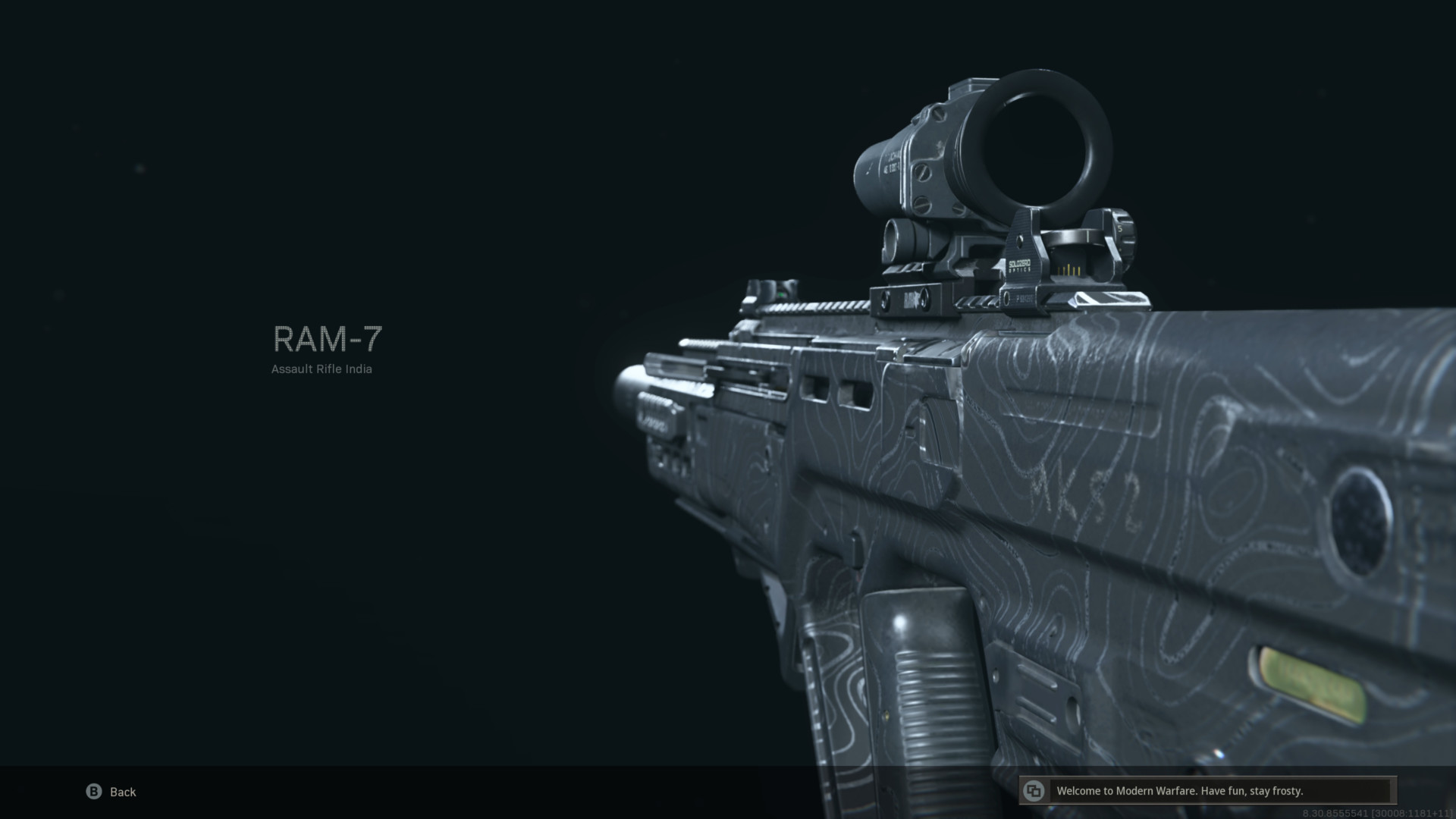Click the chat bubble notification icon
The image size is (1456, 819).
click(x=1033, y=791)
